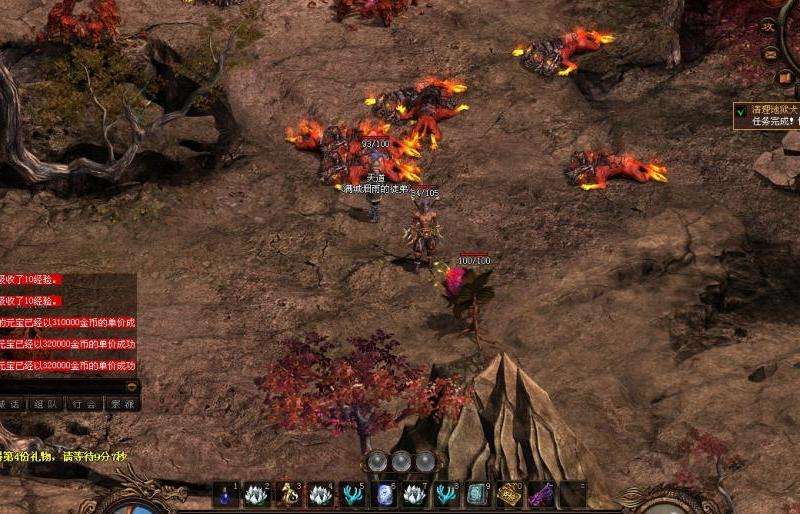
Task: Open the completed quest tracker with green checkmark
Action: click(740, 112)
